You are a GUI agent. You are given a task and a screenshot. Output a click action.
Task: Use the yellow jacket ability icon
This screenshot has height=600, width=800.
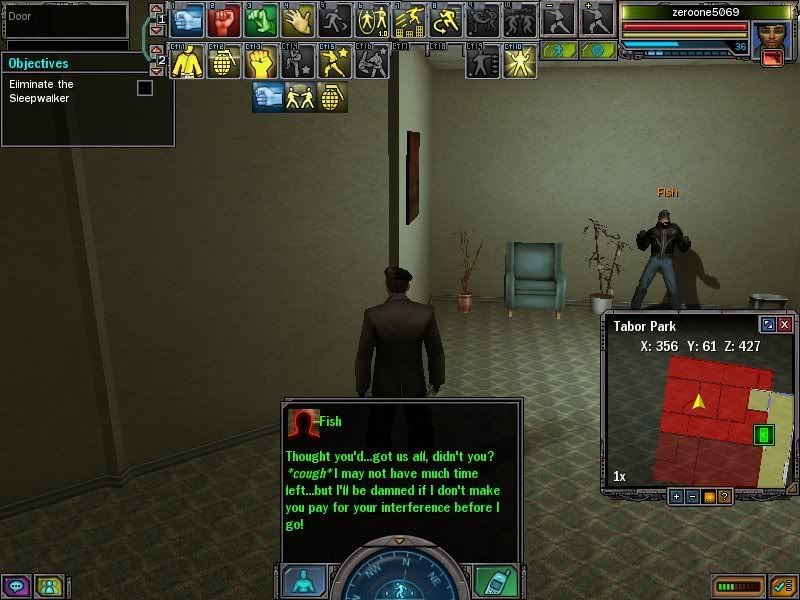tap(186, 62)
